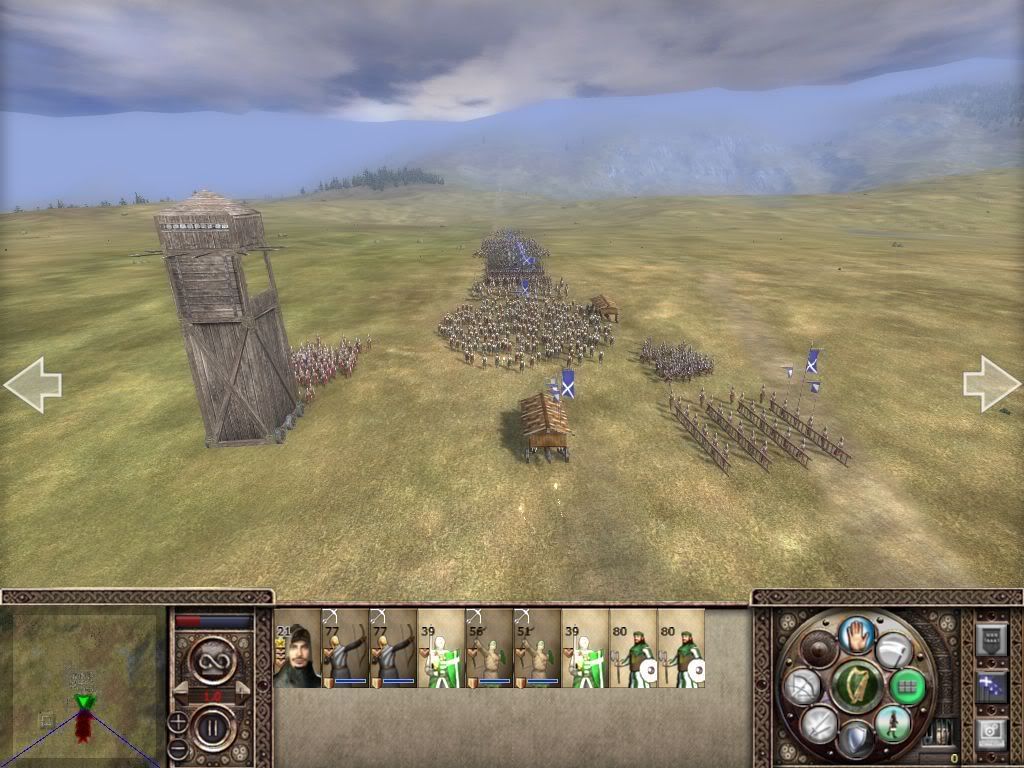Pause the battle with the pause button
The height and width of the screenshot is (768, 1024).
point(213,728)
